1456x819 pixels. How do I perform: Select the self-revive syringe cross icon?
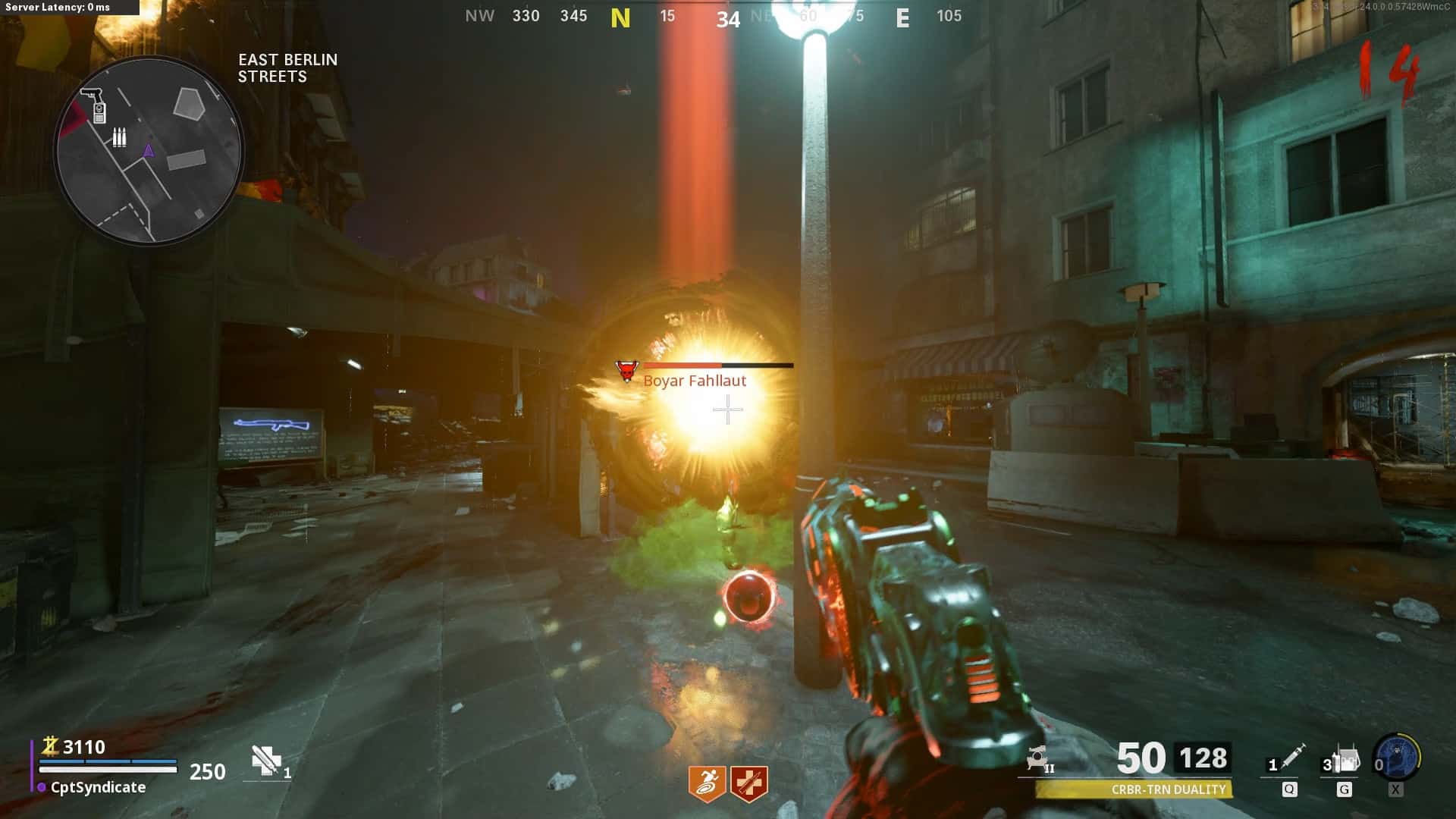(x=266, y=761)
